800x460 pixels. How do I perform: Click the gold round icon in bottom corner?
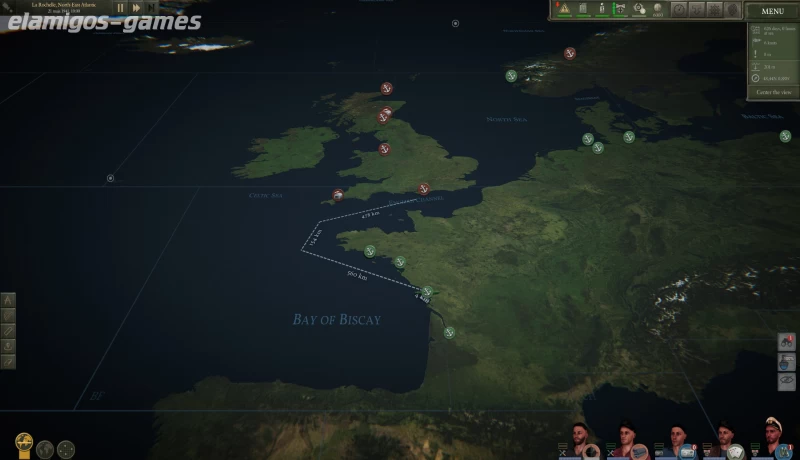pos(24,444)
